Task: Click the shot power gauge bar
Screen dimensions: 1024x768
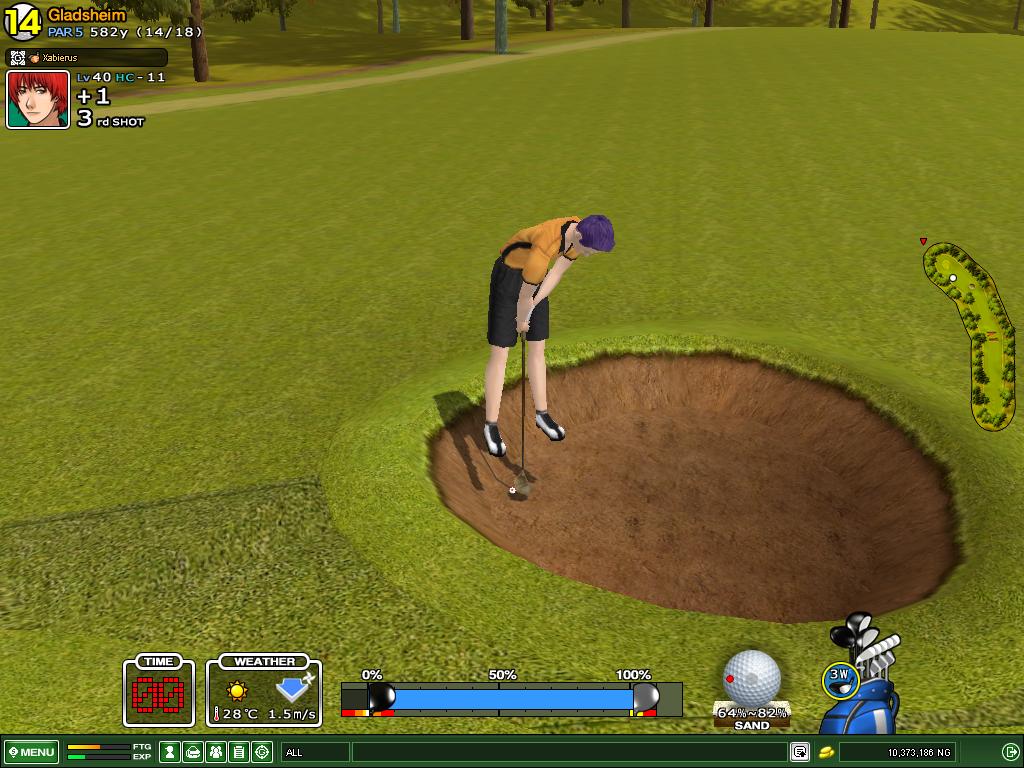Action: click(511, 697)
